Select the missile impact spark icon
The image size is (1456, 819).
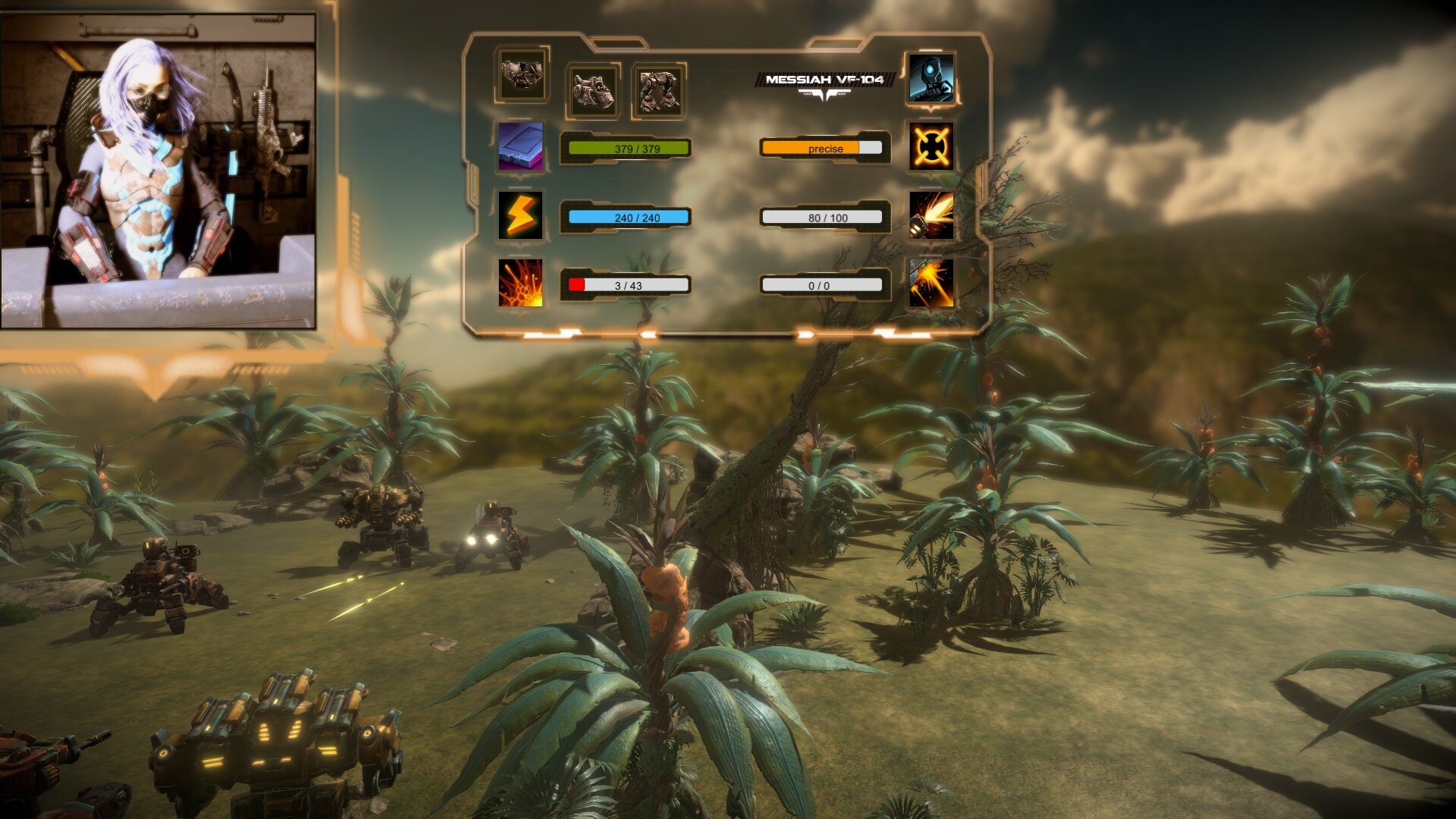(x=931, y=283)
